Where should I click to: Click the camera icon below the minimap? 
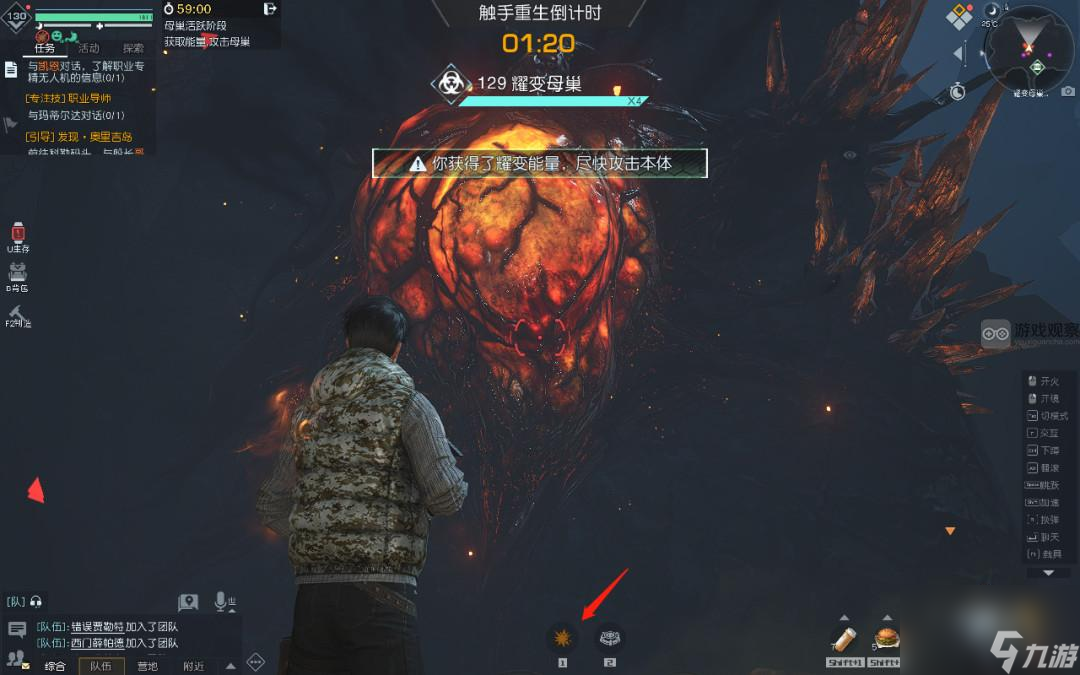1068,92
